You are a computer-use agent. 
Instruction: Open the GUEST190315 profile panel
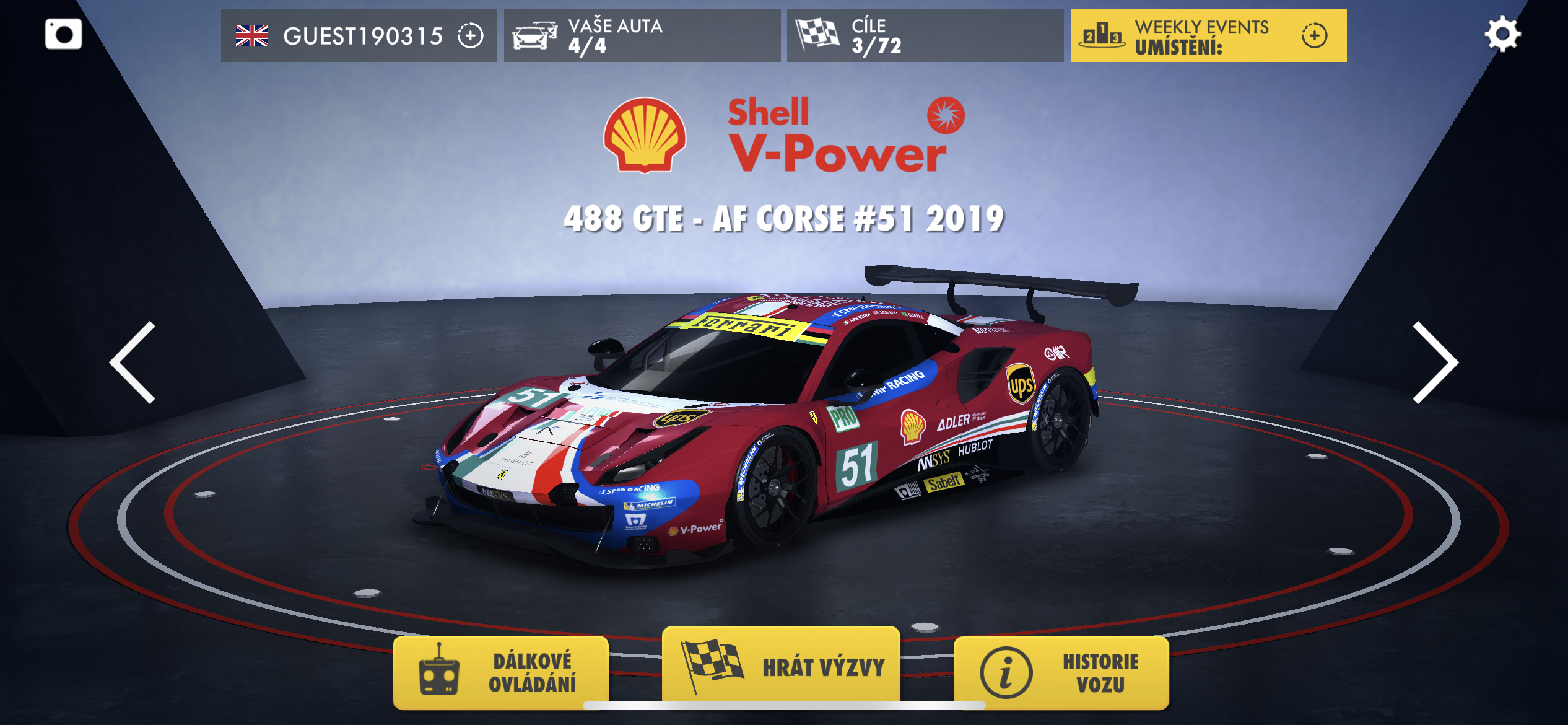point(359,36)
